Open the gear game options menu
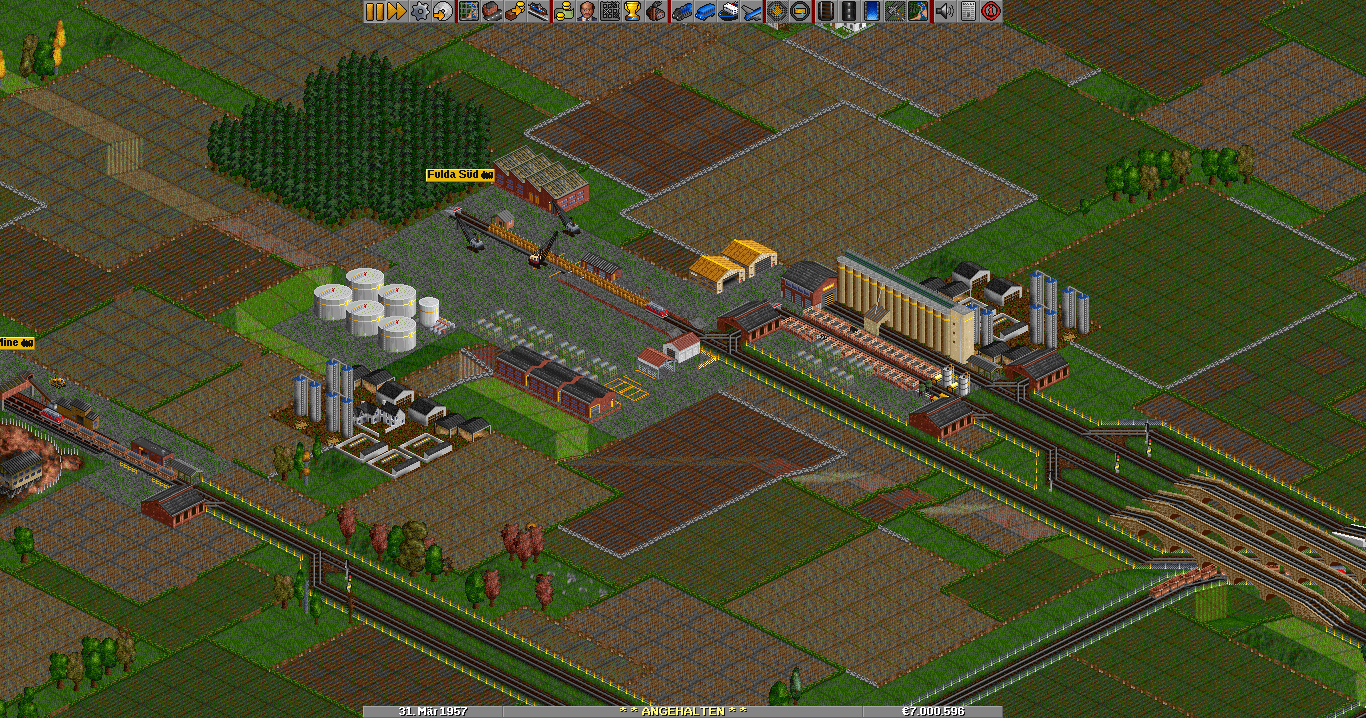This screenshot has height=718, width=1366. pyautogui.click(x=419, y=11)
